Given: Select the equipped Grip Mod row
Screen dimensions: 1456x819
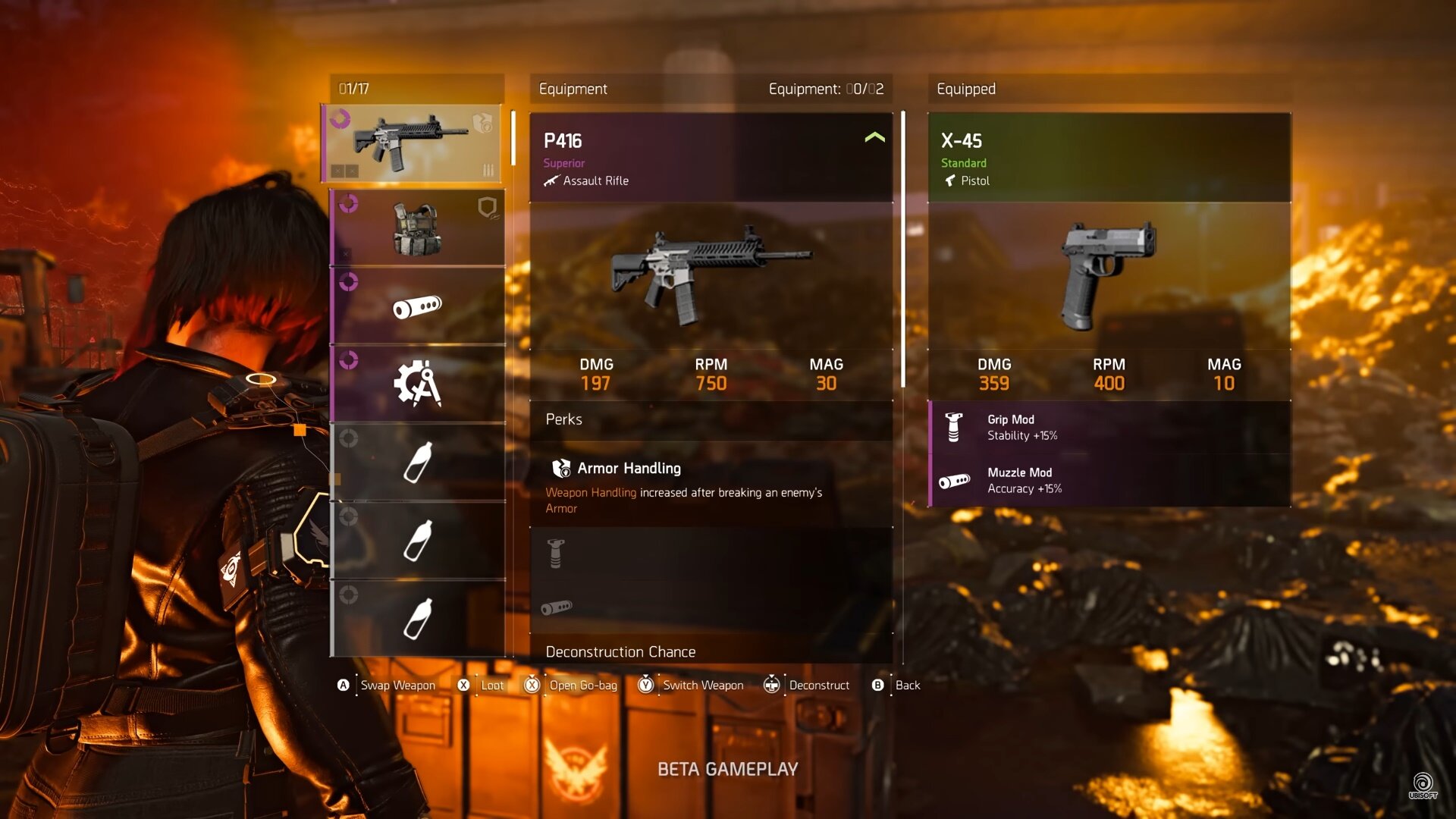Looking at the screenshot, I should (x=1109, y=428).
